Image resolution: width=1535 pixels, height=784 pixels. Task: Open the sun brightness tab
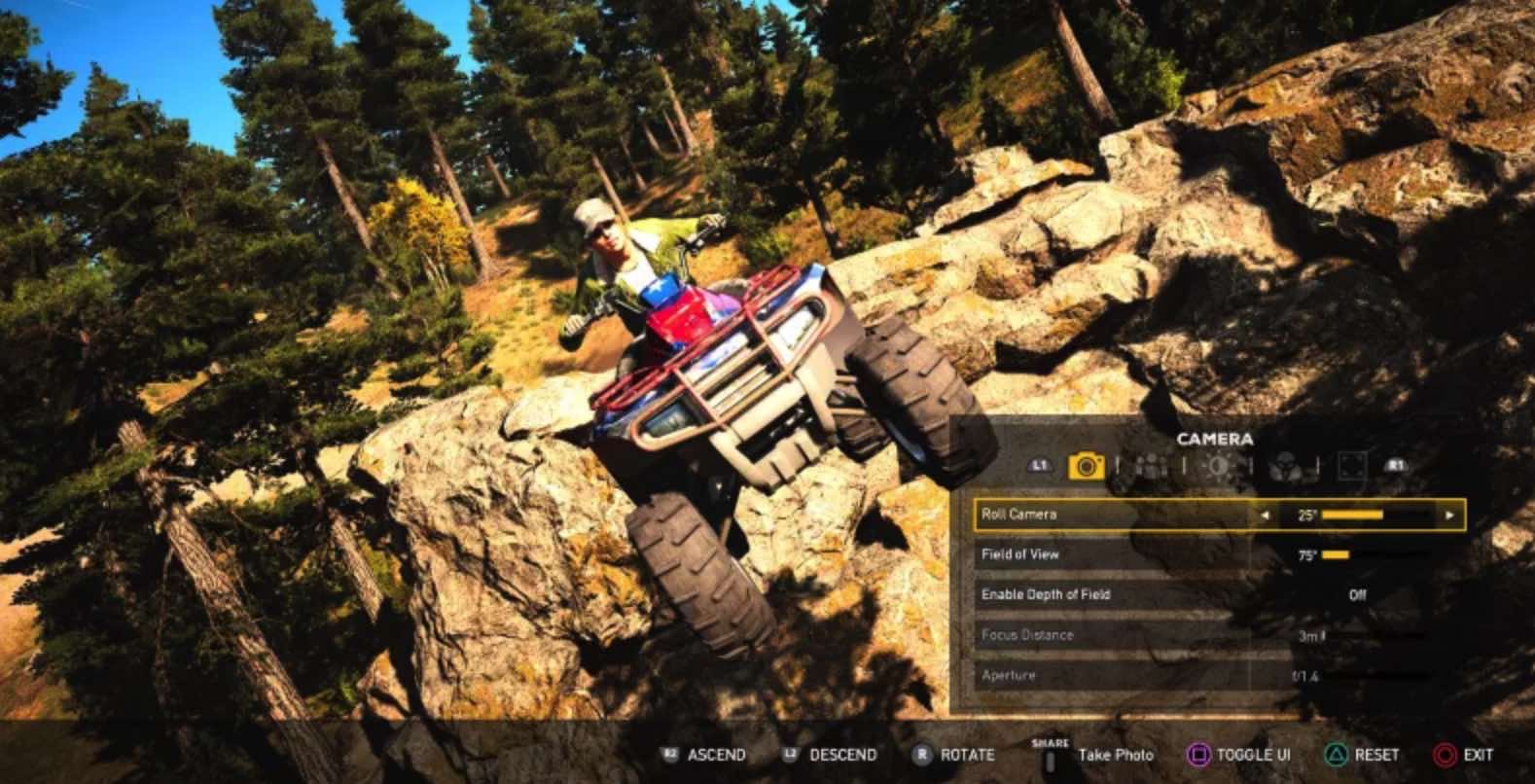[1217, 466]
